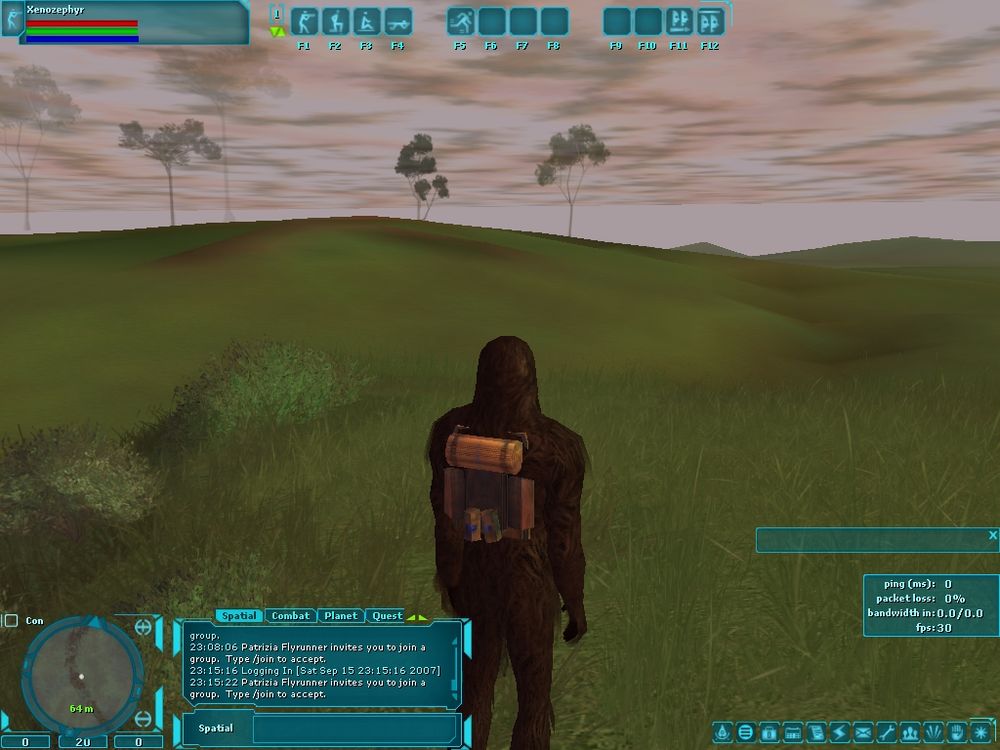Select the kneeling posture in slot F2

(335, 22)
